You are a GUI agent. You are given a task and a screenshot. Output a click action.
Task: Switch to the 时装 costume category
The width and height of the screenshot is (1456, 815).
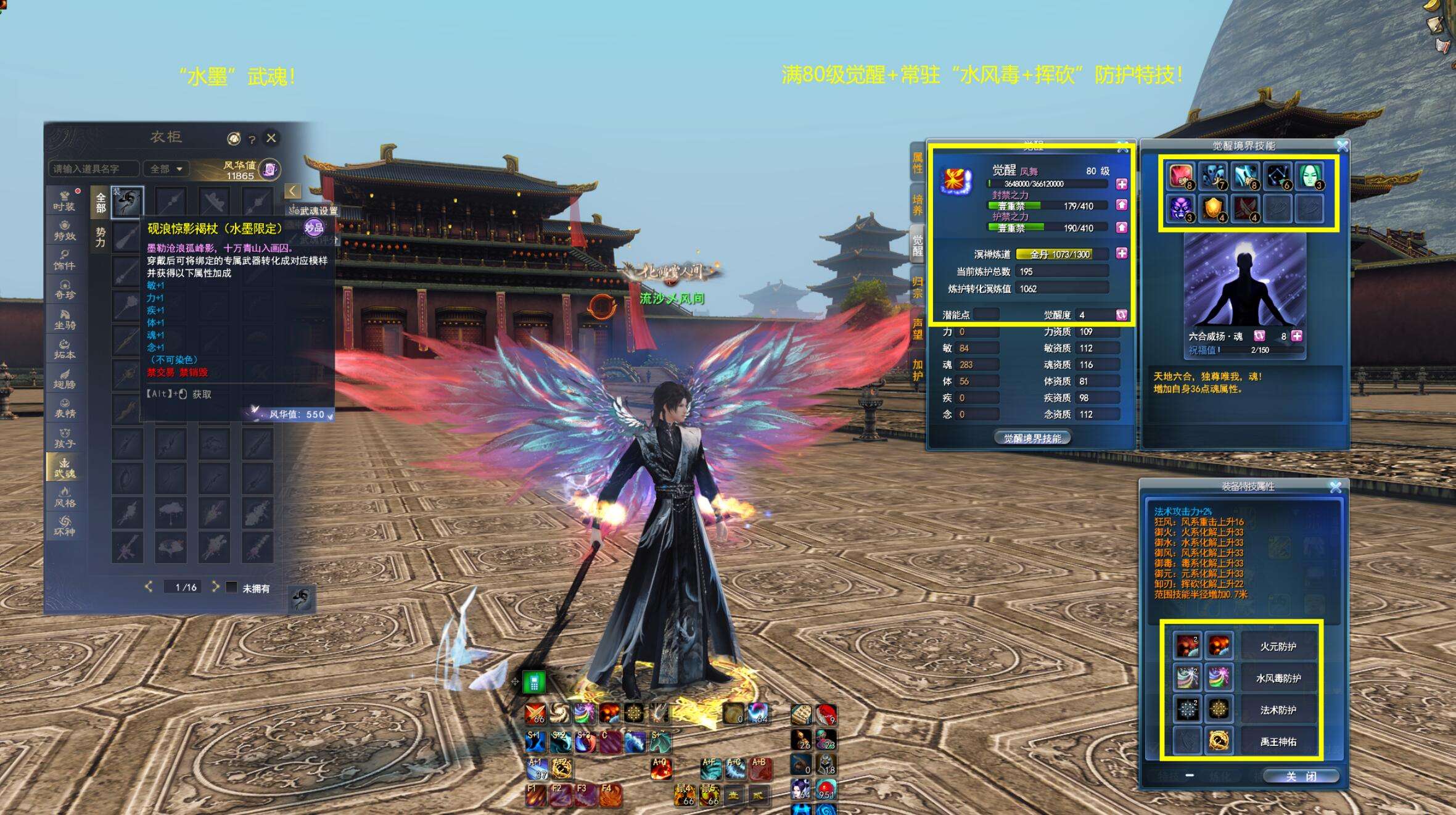click(x=64, y=201)
